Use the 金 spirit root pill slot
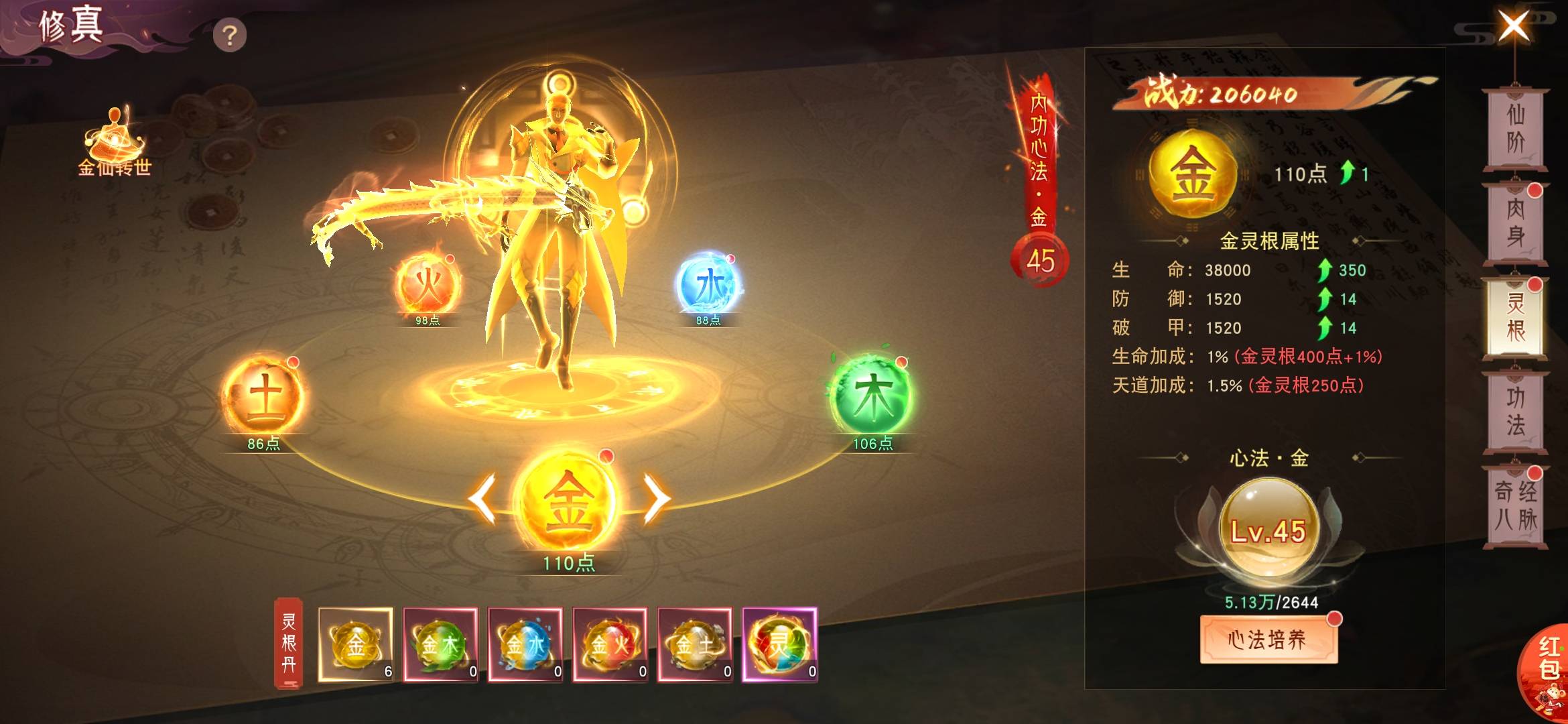The width and height of the screenshot is (1568, 724). click(x=356, y=644)
